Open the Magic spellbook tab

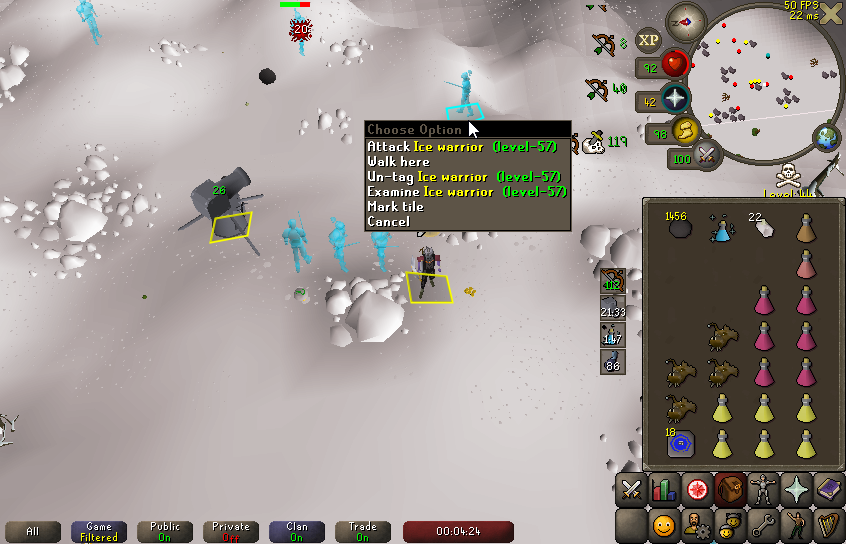tap(828, 489)
